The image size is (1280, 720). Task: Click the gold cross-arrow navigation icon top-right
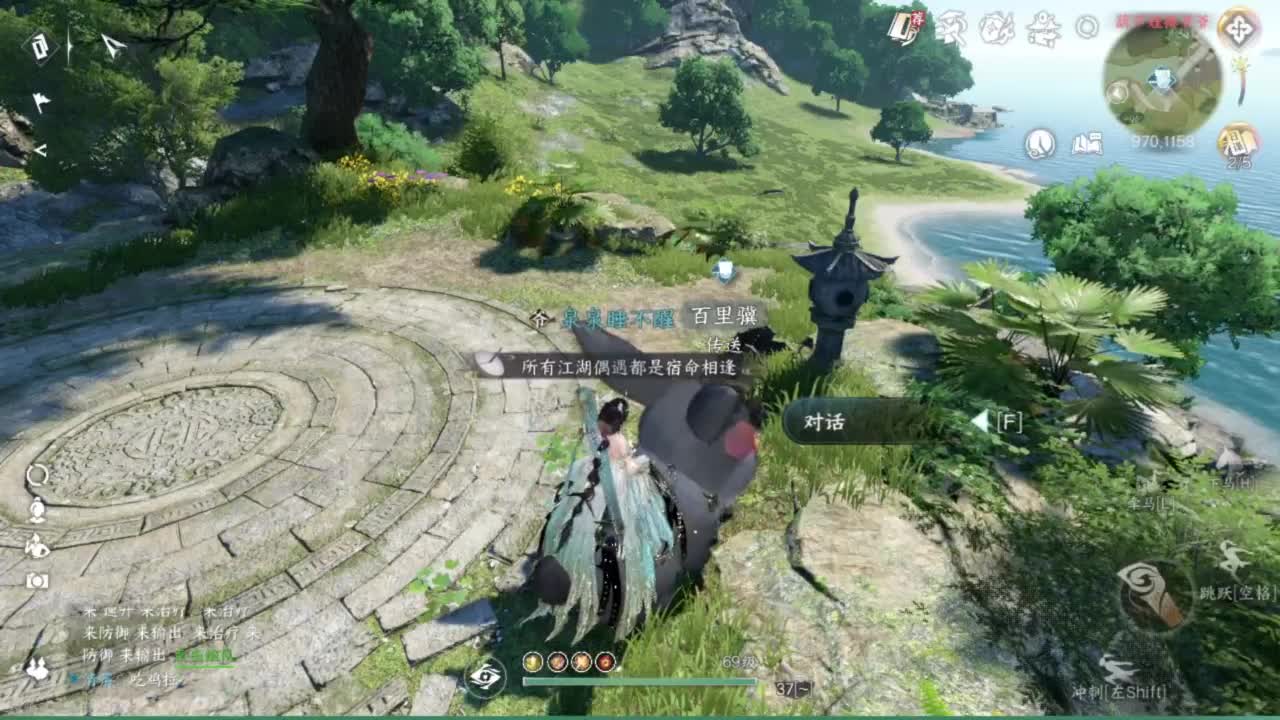coord(1240,28)
